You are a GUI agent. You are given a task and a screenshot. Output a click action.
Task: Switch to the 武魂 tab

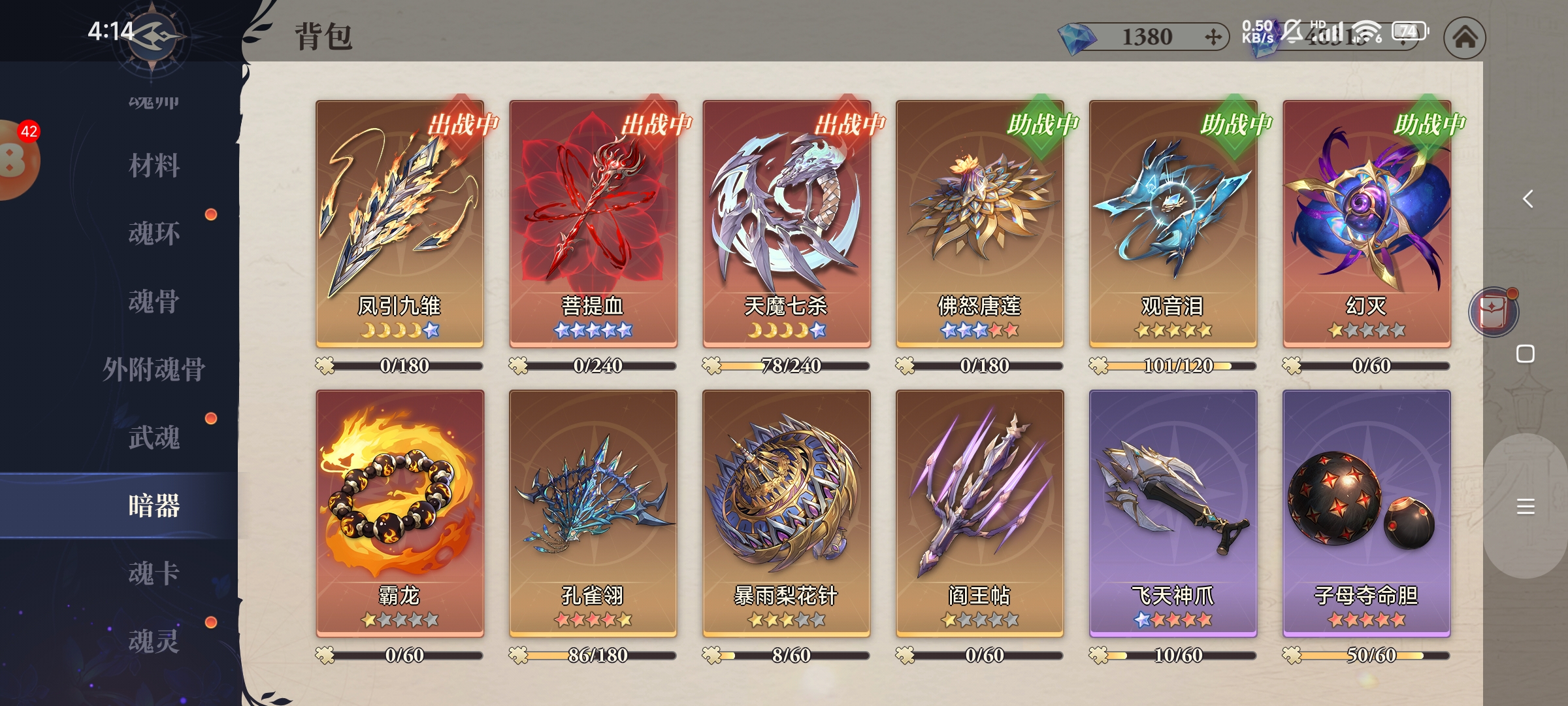(154, 437)
